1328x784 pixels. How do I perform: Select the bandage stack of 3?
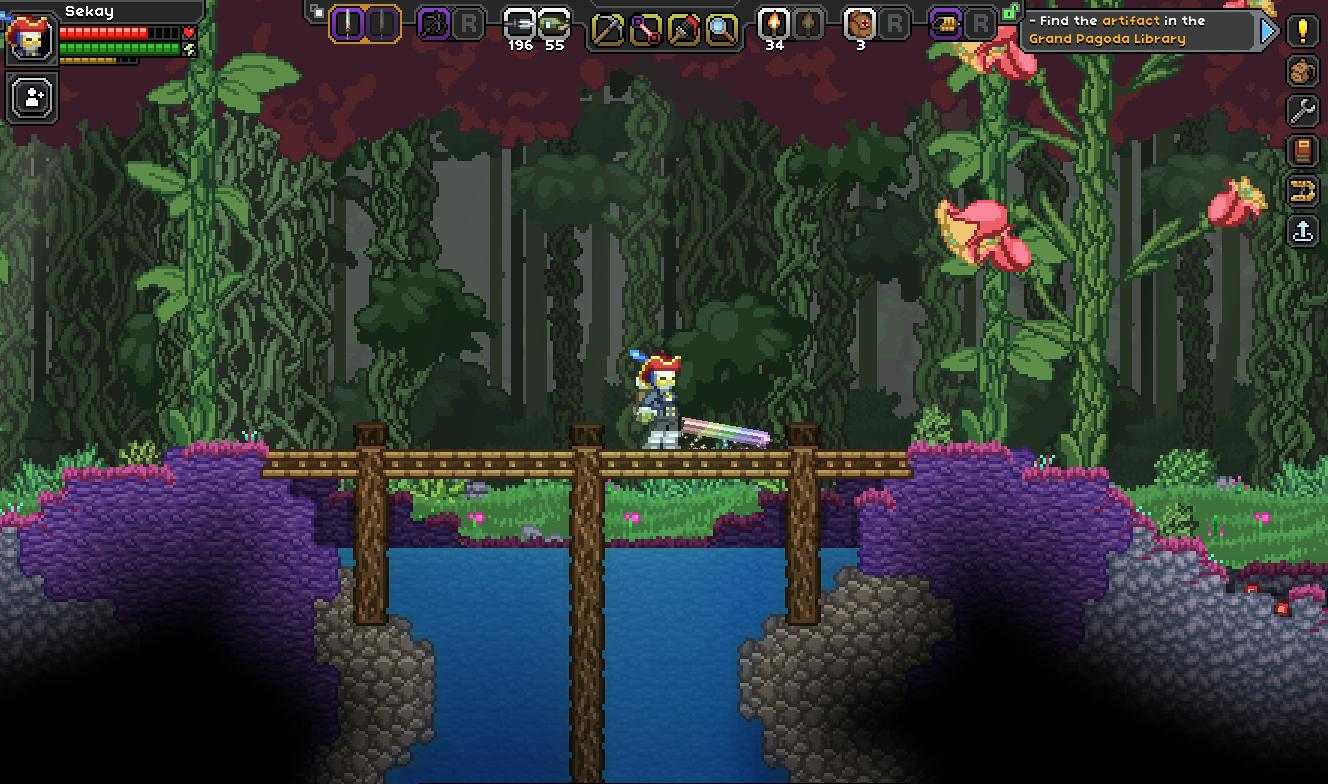[860, 23]
